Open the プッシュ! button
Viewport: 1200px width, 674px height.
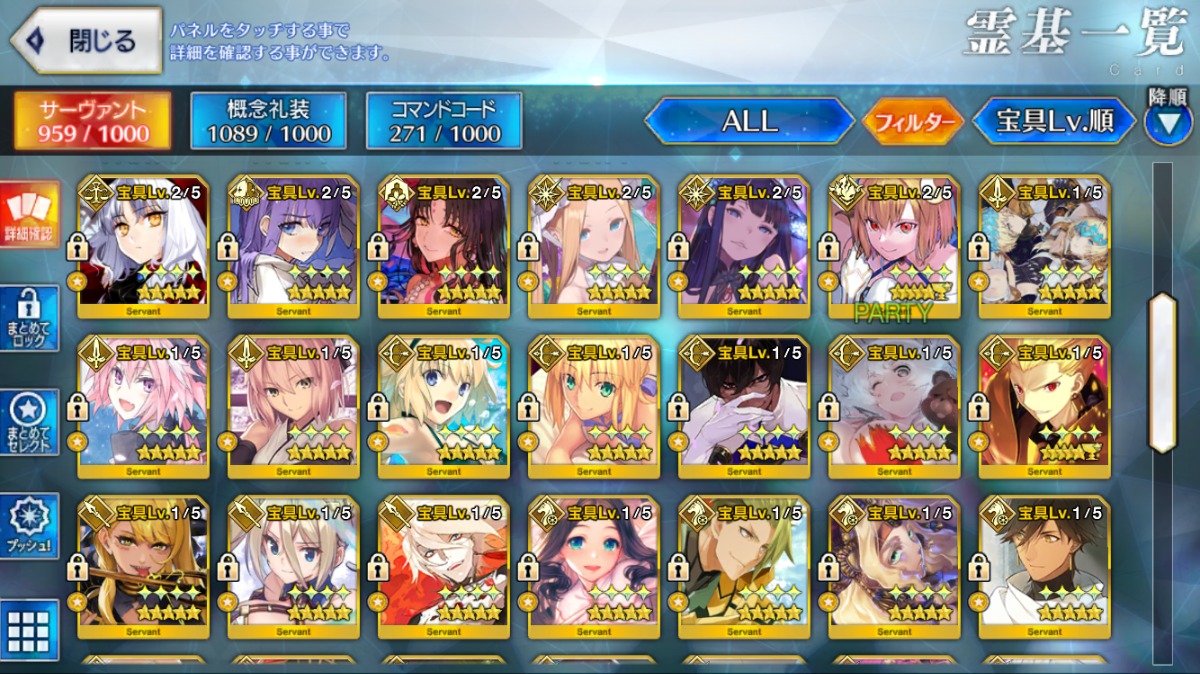coord(28,526)
